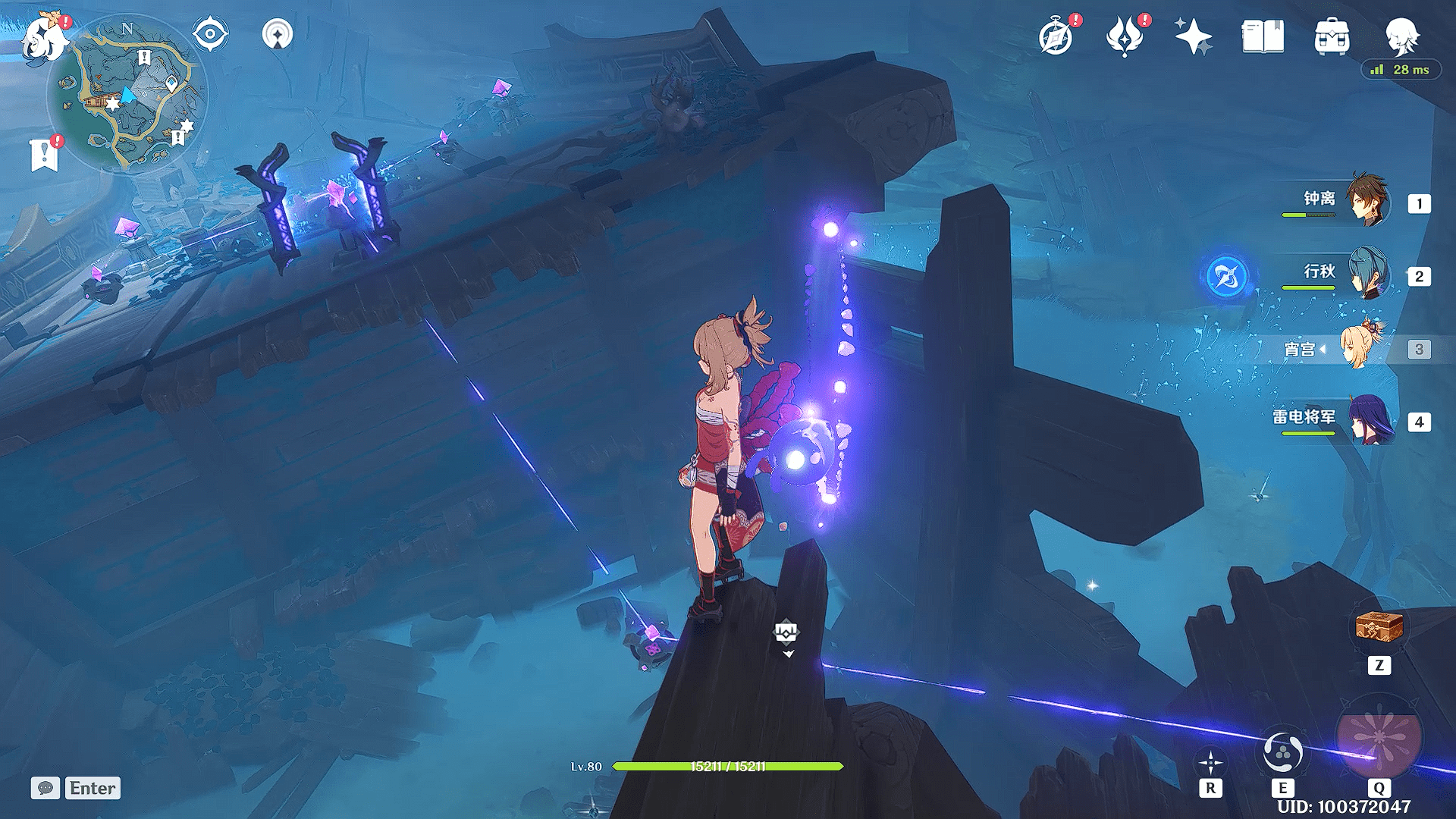Open the battle pass icon
1456x819 pixels.
click(x=1125, y=36)
